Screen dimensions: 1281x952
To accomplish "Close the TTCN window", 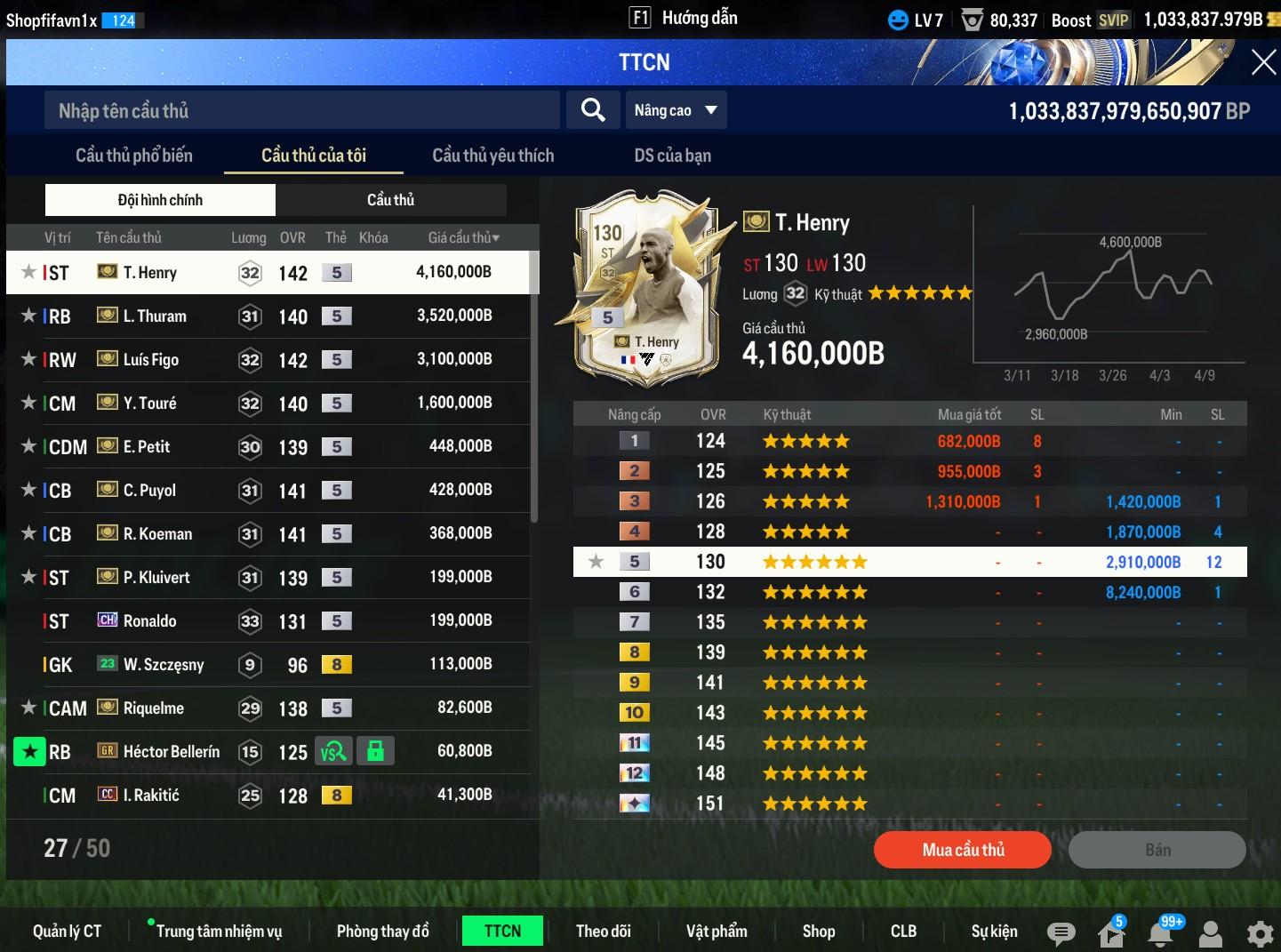I will coord(1263,62).
